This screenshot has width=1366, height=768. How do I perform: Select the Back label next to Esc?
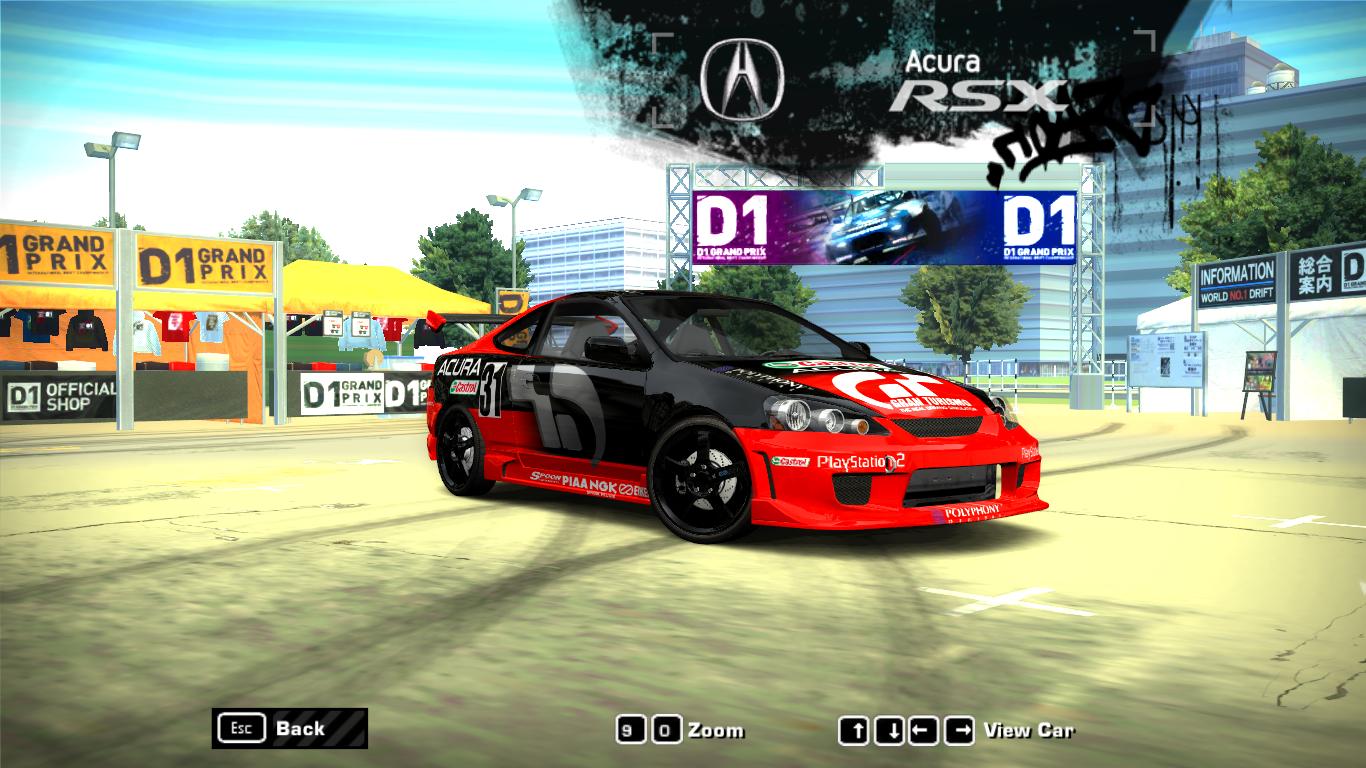[299, 729]
